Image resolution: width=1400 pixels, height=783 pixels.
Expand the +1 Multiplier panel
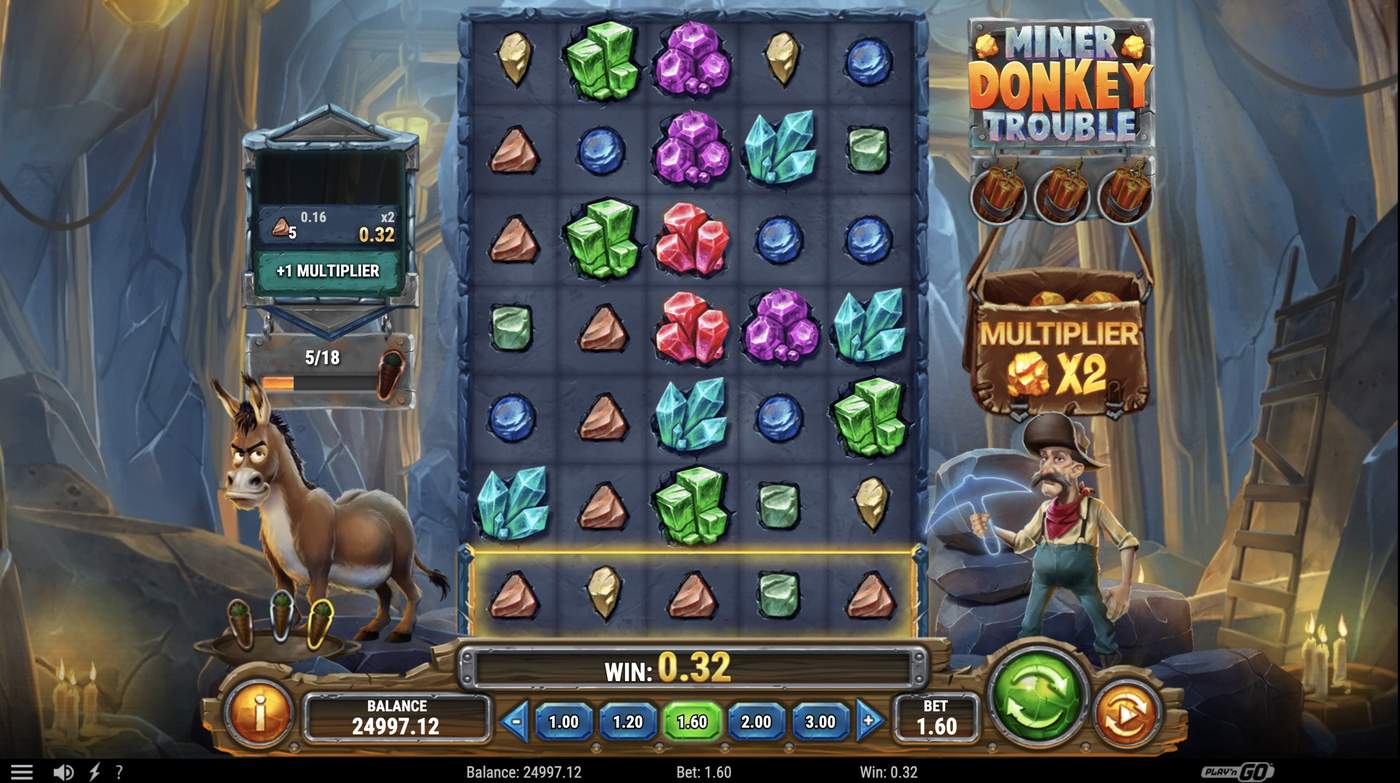tap(328, 270)
